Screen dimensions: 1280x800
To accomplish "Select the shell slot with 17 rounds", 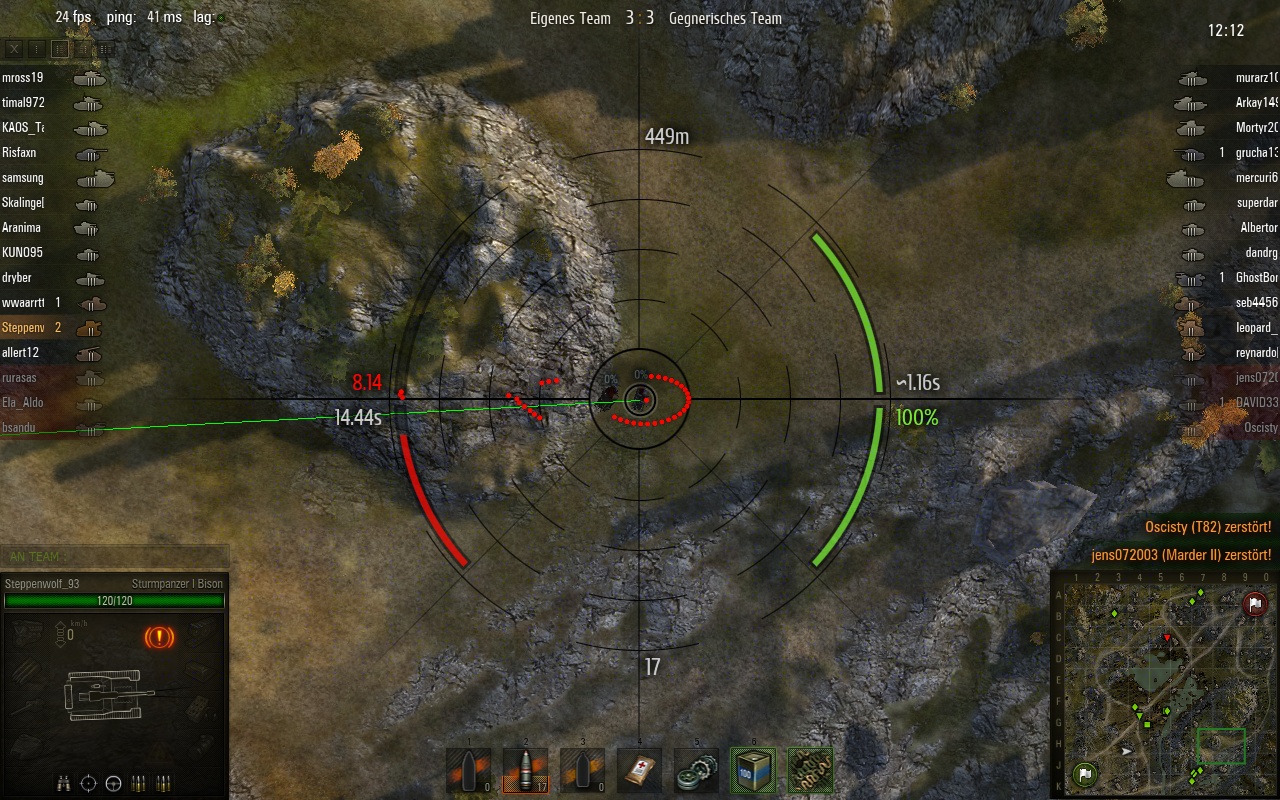I will coord(525,770).
